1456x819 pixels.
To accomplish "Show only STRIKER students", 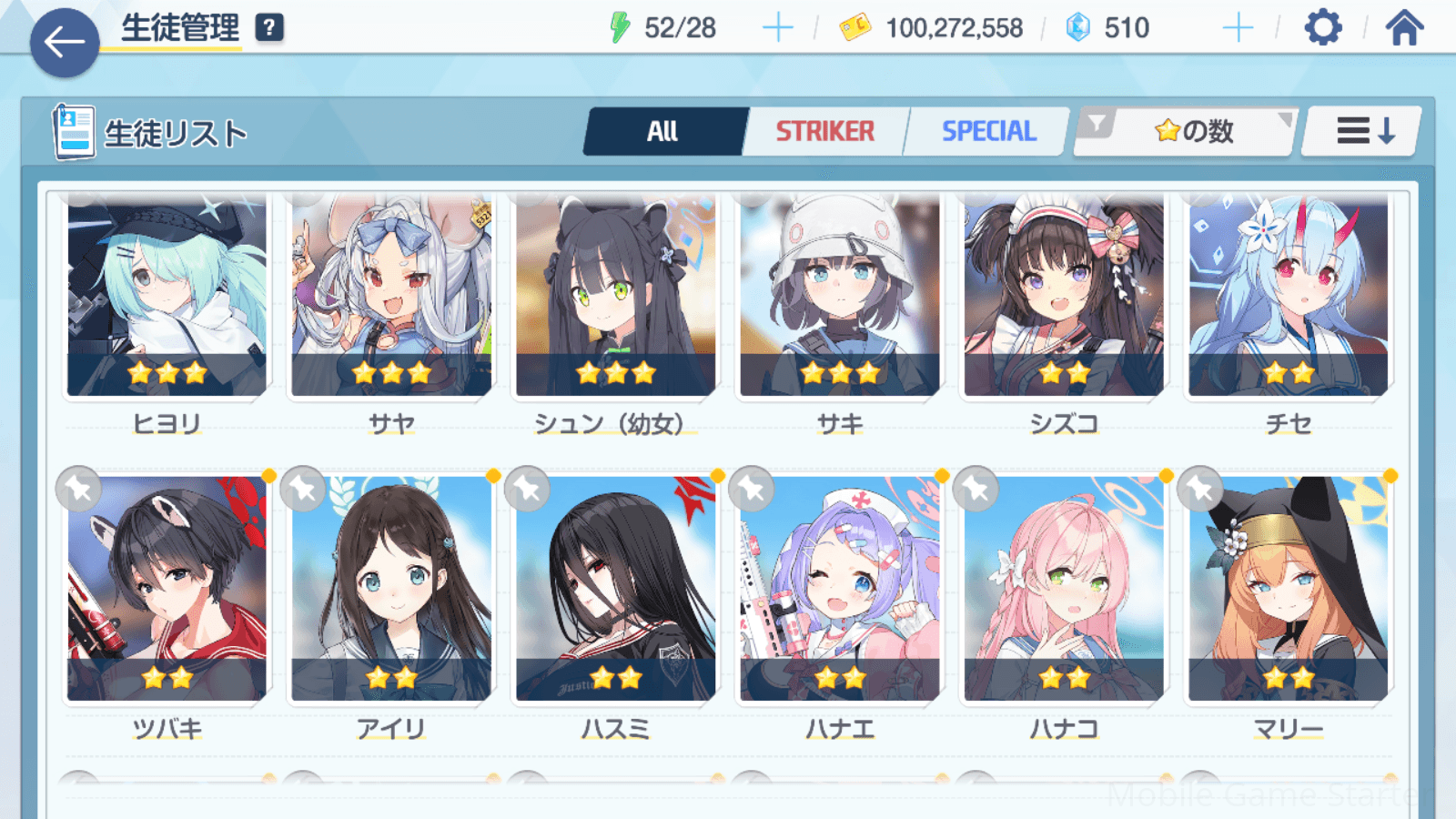I will coord(824,132).
